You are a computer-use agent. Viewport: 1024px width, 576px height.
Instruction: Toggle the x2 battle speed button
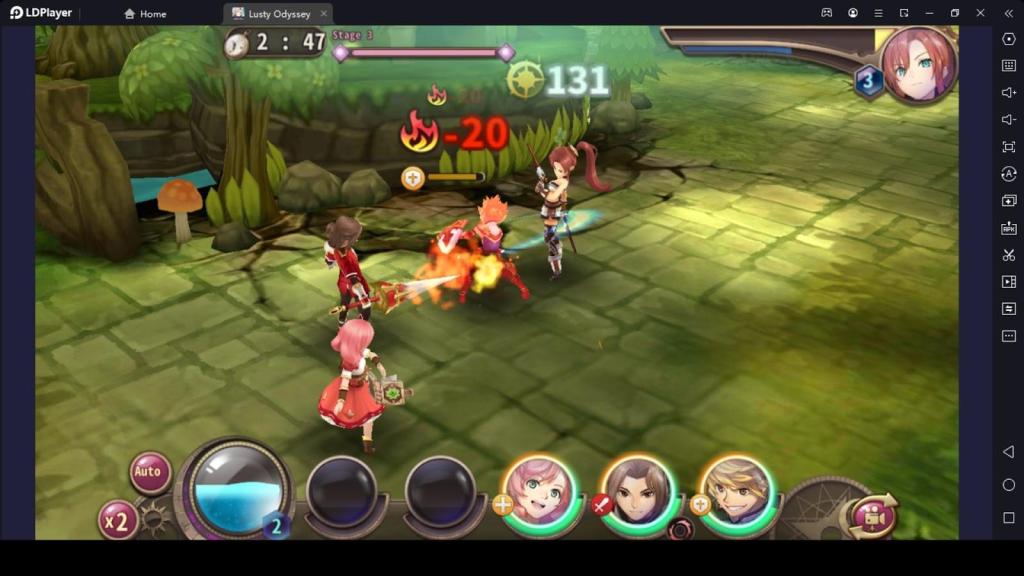(118, 520)
